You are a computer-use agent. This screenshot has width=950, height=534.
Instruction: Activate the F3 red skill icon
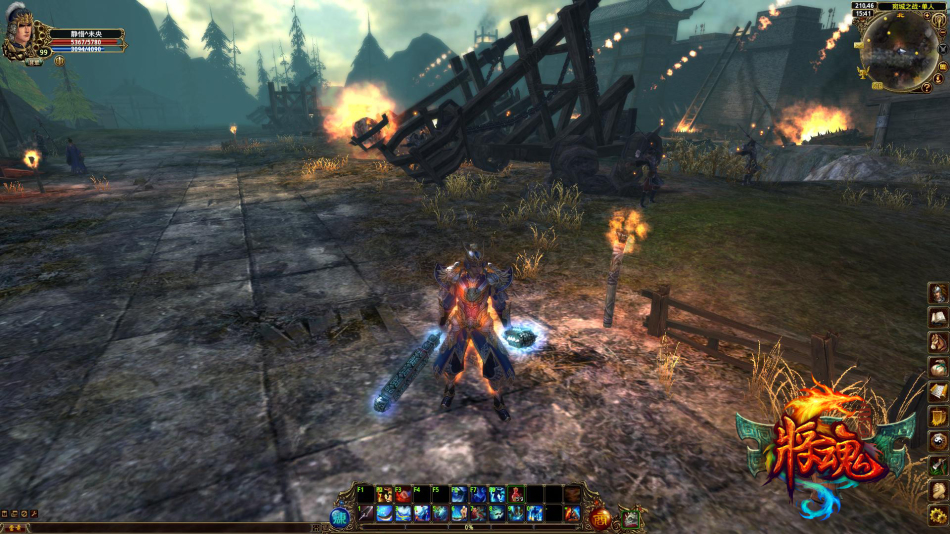tap(403, 494)
